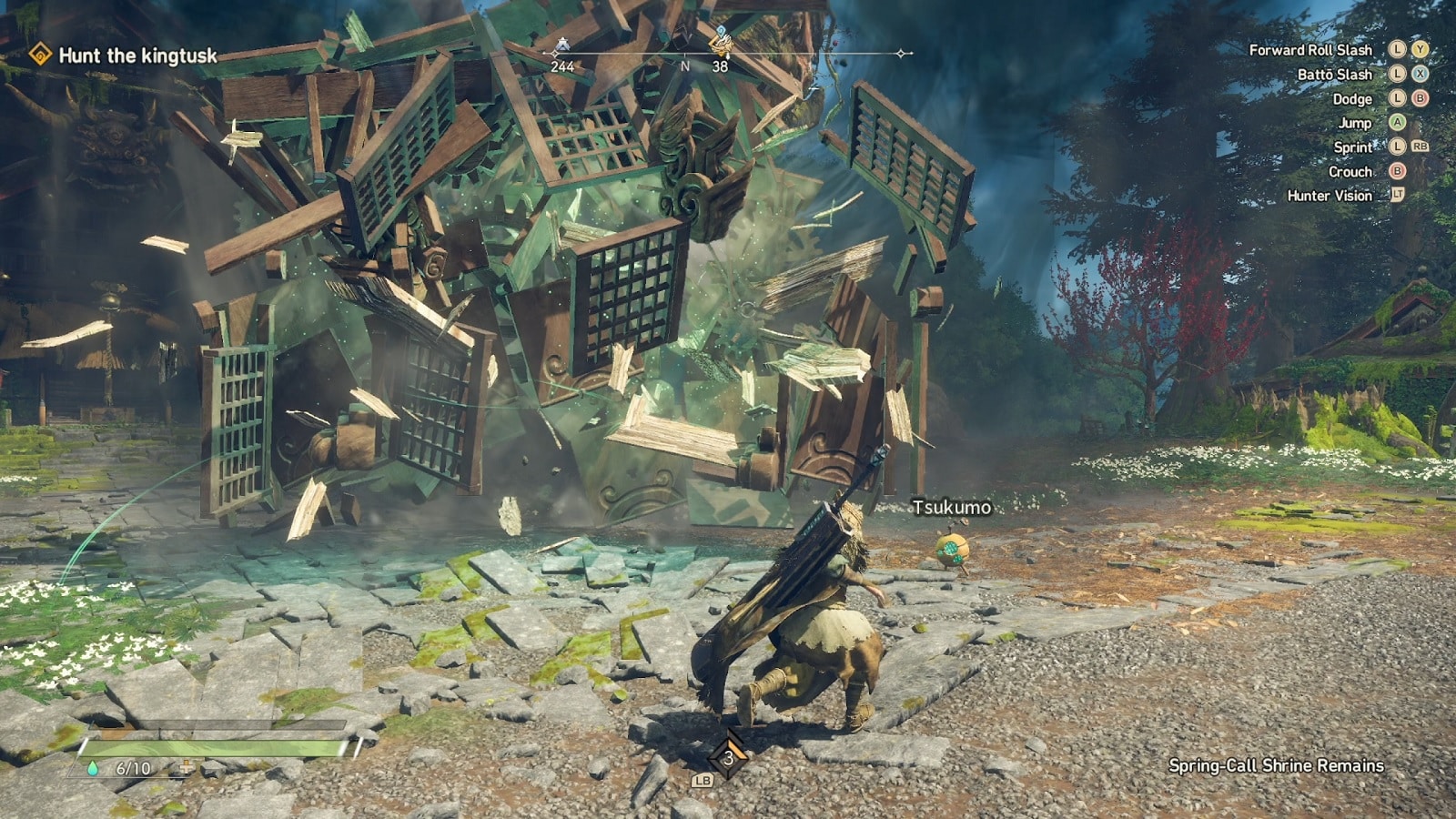This screenshot has height=819, width=1456.
Task: Click the water droplet icon near the health bar
Action: click(x=93, y=768)
